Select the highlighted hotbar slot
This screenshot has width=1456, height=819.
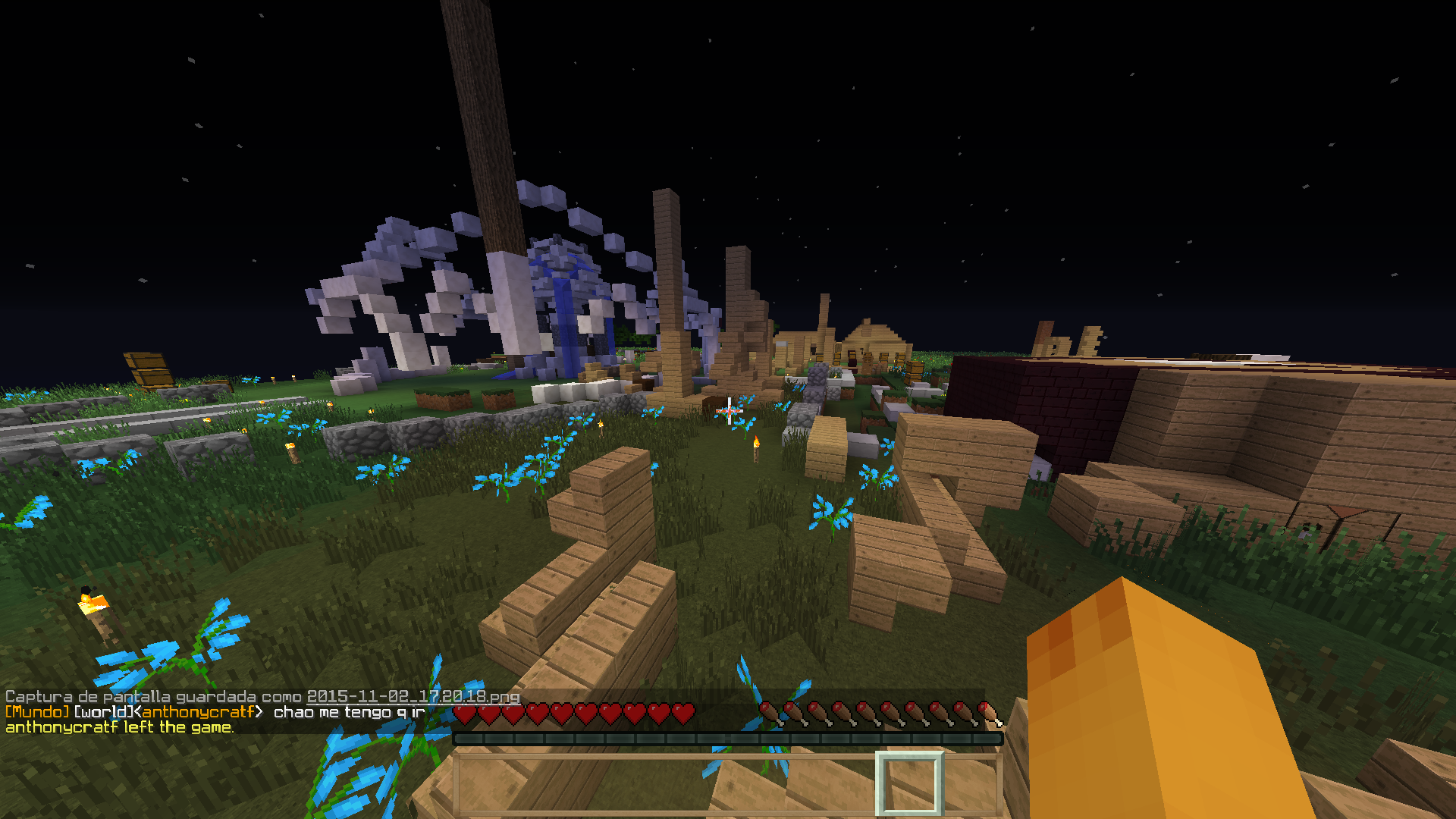(909, 784)
